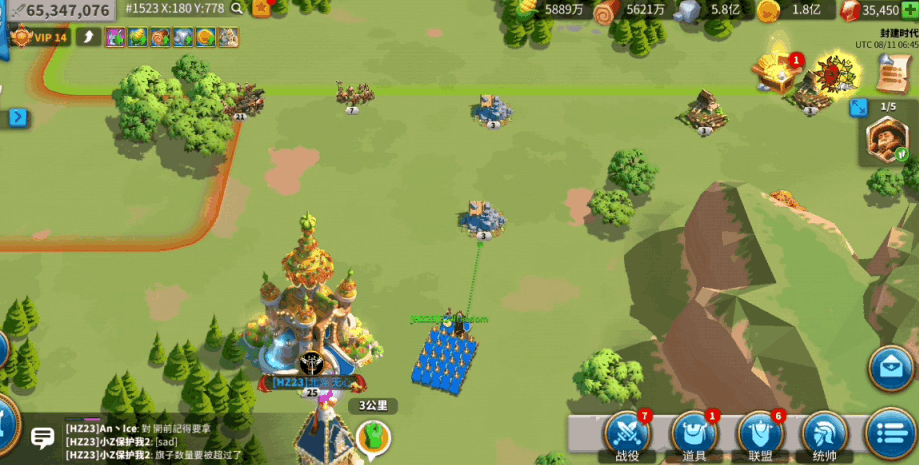
Task: Open the 统帅 commander menu
Action: (x=825, y=433)
